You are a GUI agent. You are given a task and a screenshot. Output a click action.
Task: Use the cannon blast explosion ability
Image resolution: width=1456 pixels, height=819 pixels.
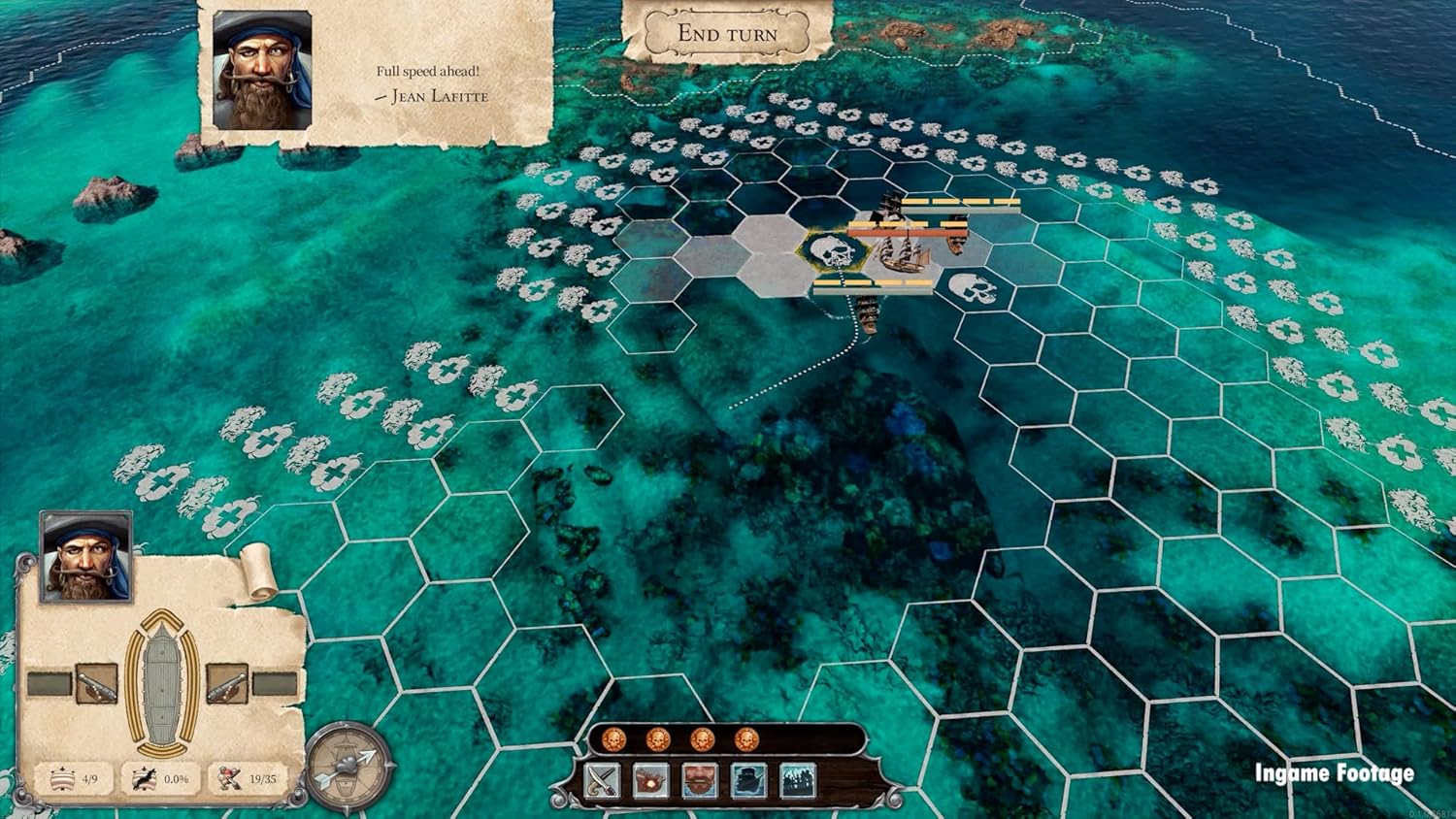(x=651, y=780)
